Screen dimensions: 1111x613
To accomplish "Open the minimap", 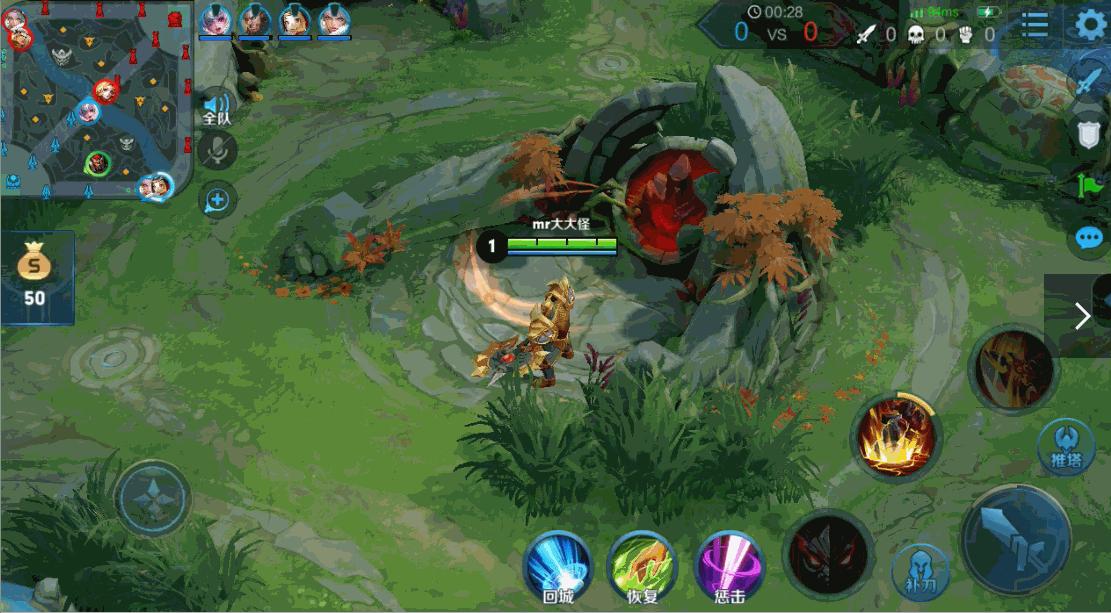I will pyautogui.click(x=95, y=100).
